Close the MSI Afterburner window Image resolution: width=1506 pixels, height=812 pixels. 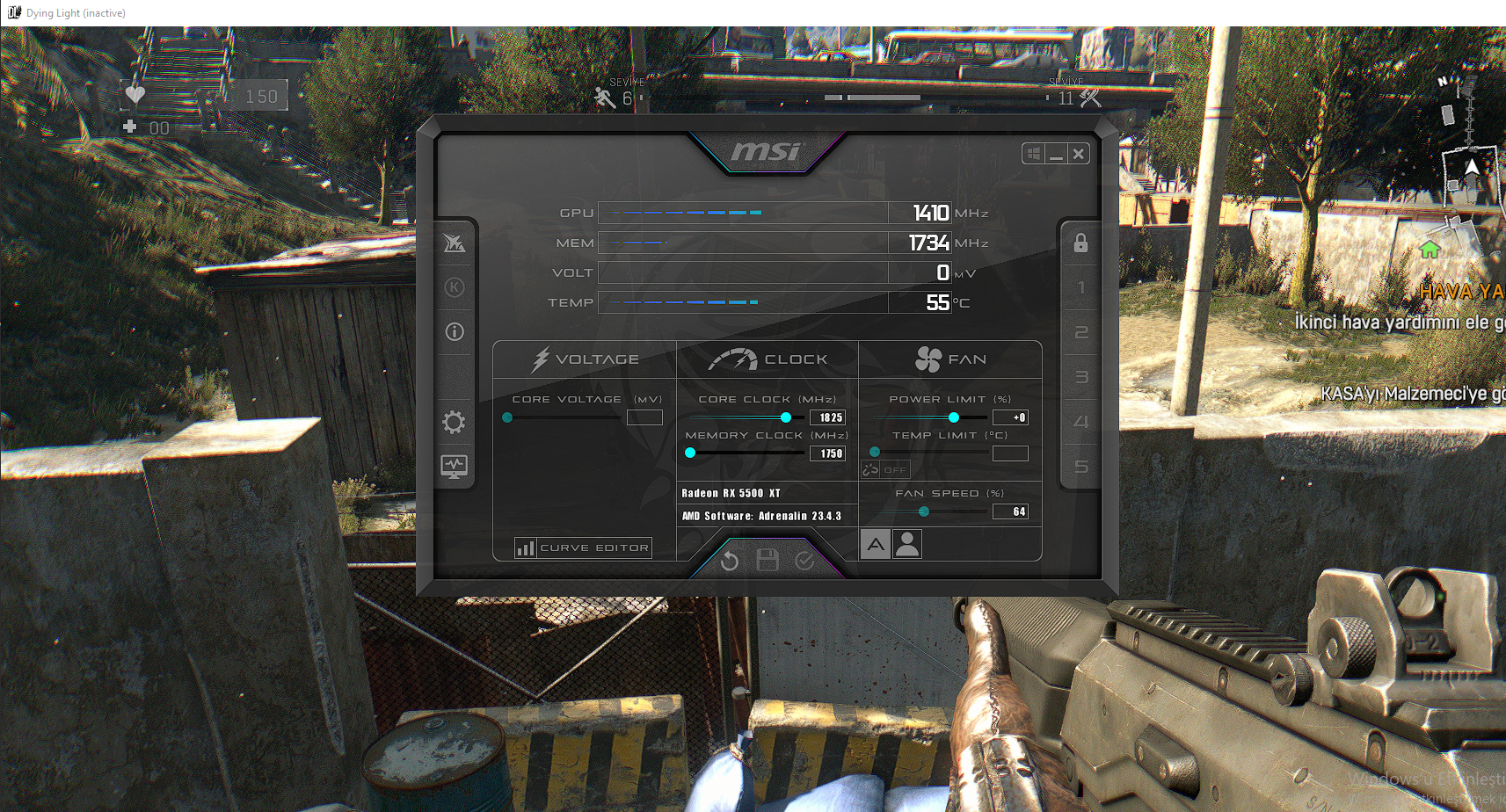tap(1079, 154)
